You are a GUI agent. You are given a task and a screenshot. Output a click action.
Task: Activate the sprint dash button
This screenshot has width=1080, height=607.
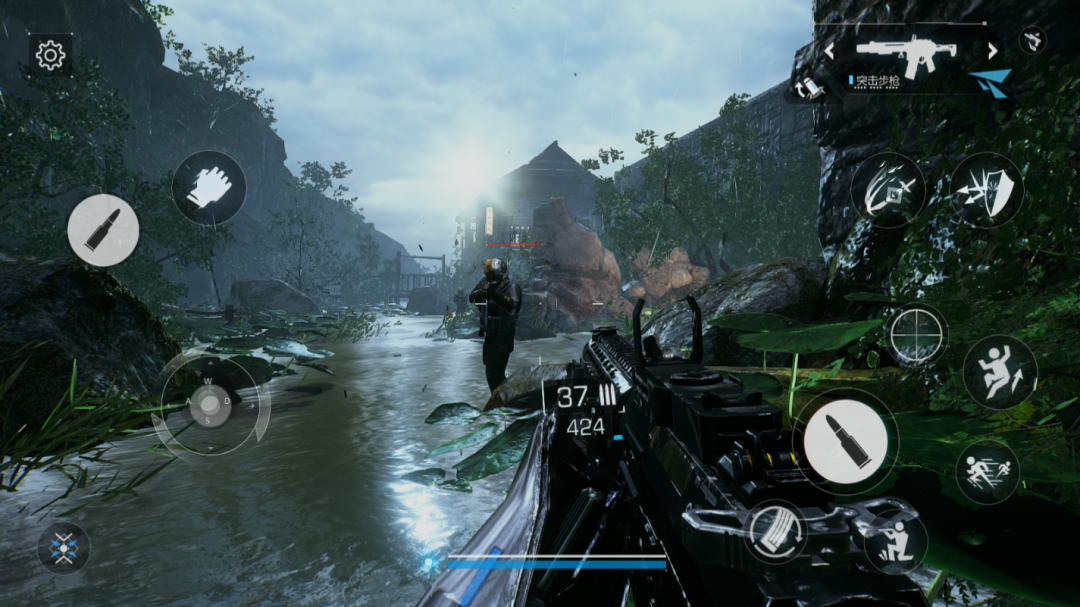987,471
